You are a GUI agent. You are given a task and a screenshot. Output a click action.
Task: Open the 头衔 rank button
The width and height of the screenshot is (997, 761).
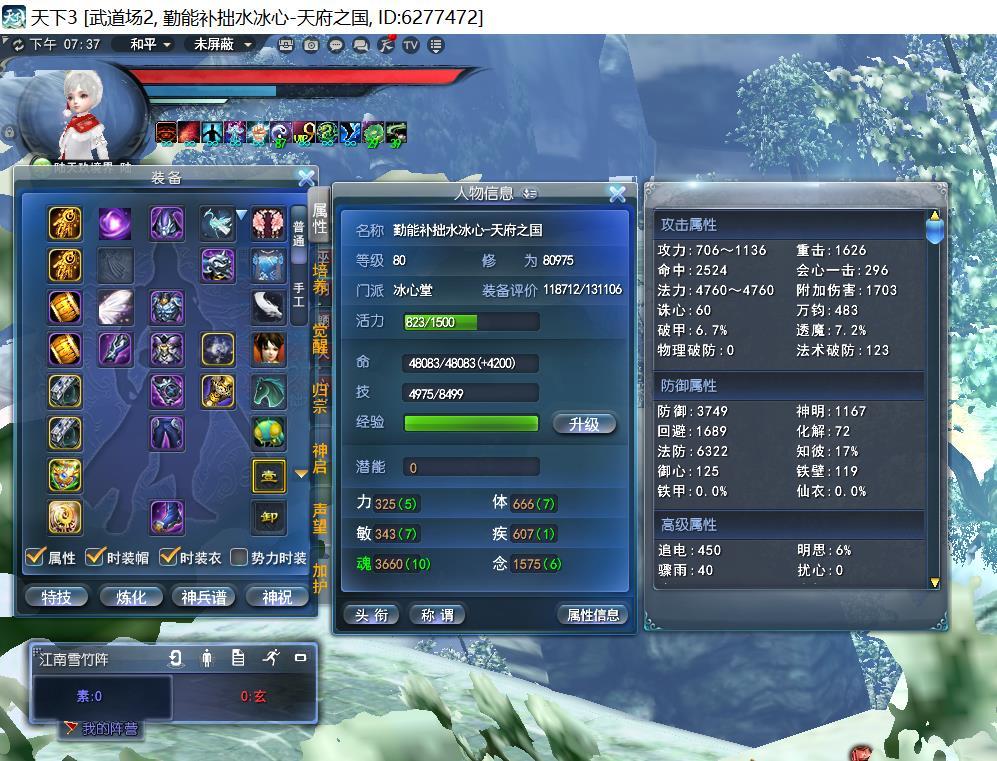[371, 615]
